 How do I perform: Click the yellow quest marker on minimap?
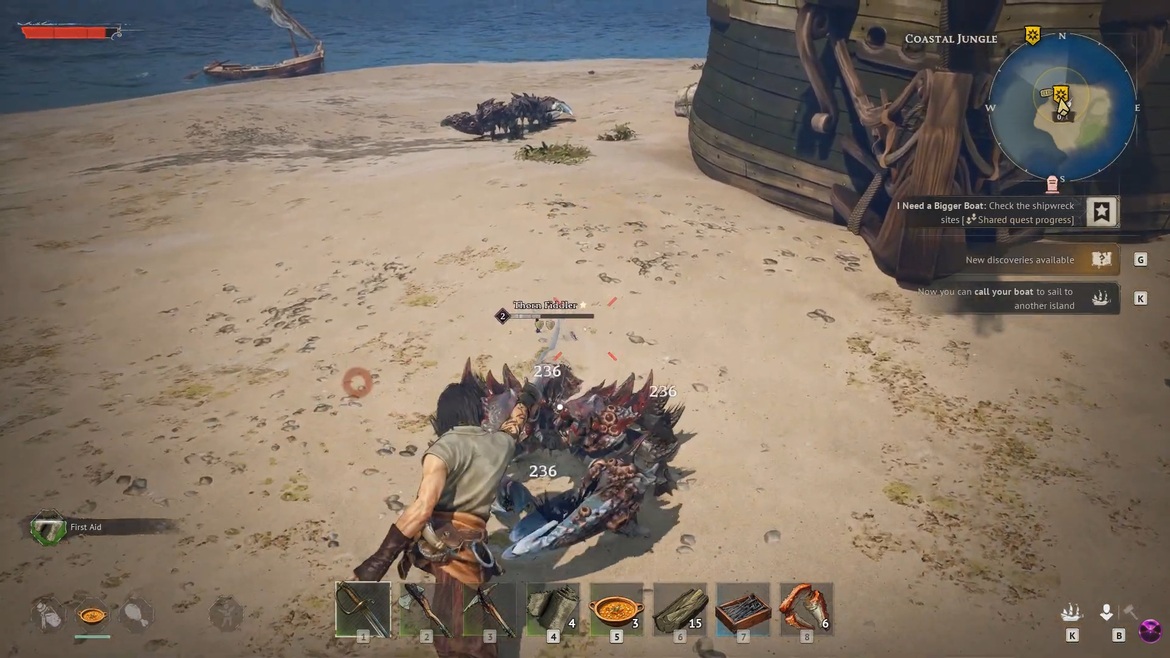1060,95
